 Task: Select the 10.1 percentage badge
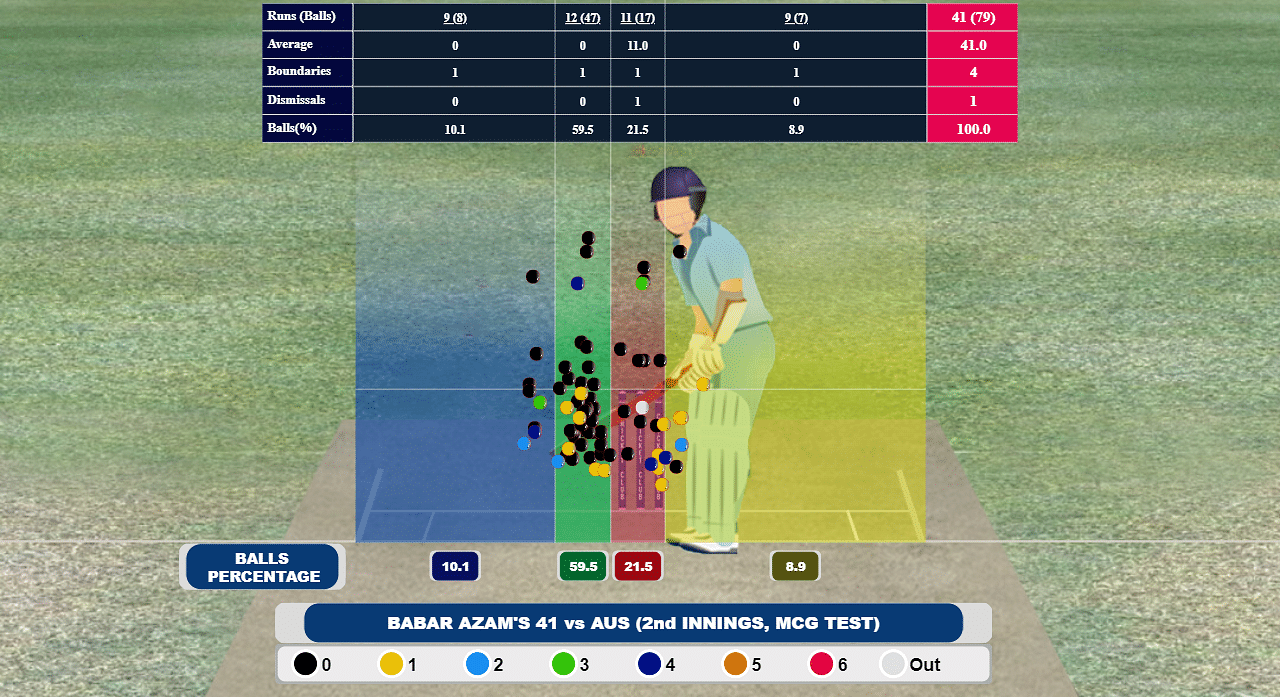click(x=455, y=567)
